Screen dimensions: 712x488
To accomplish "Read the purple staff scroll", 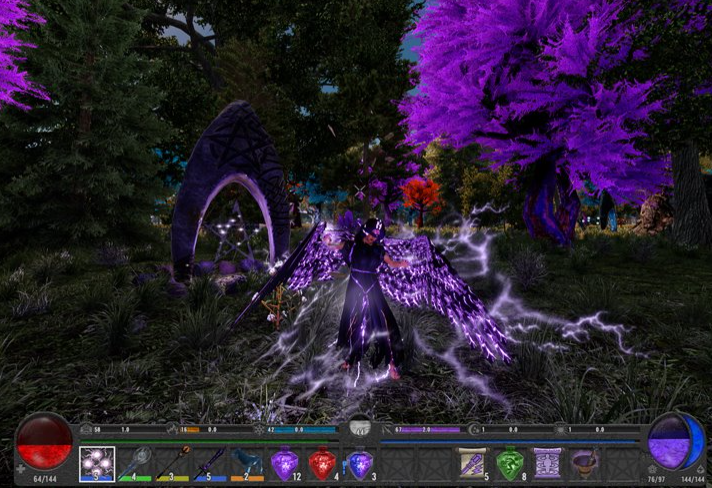I will (x=472, y=462).
